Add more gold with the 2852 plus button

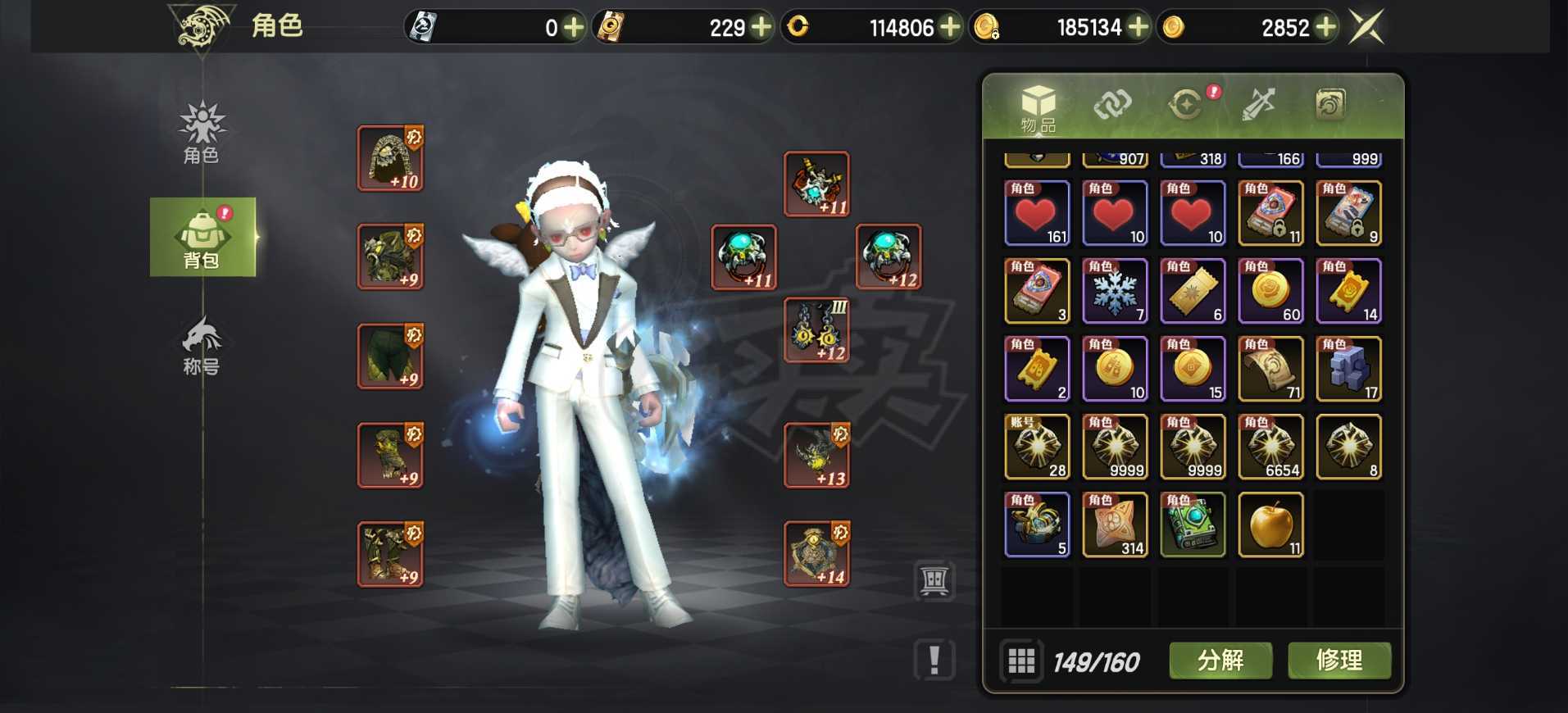click(1325, 28)
